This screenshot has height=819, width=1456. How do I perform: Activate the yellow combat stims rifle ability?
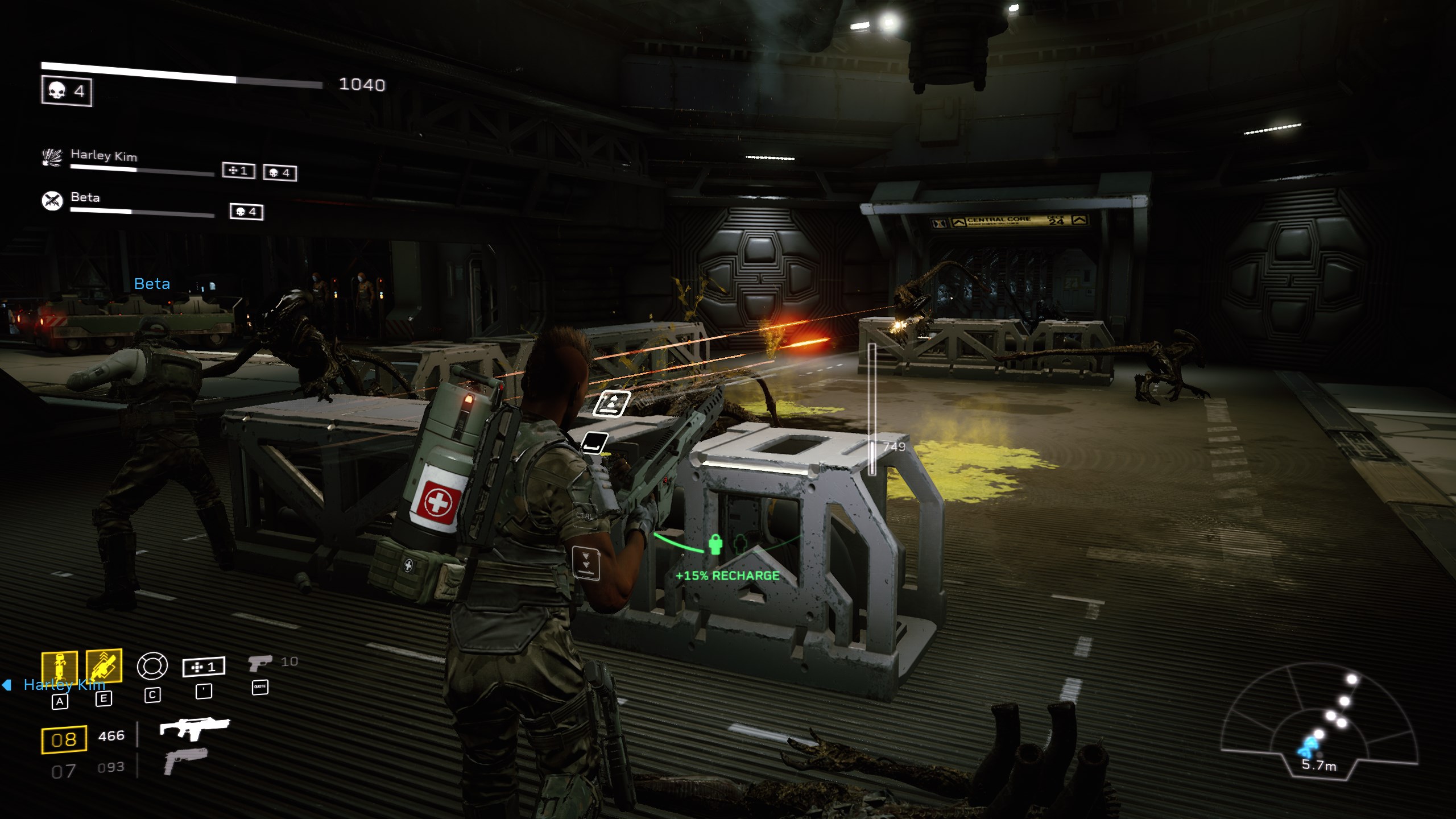tap(104, 665)
